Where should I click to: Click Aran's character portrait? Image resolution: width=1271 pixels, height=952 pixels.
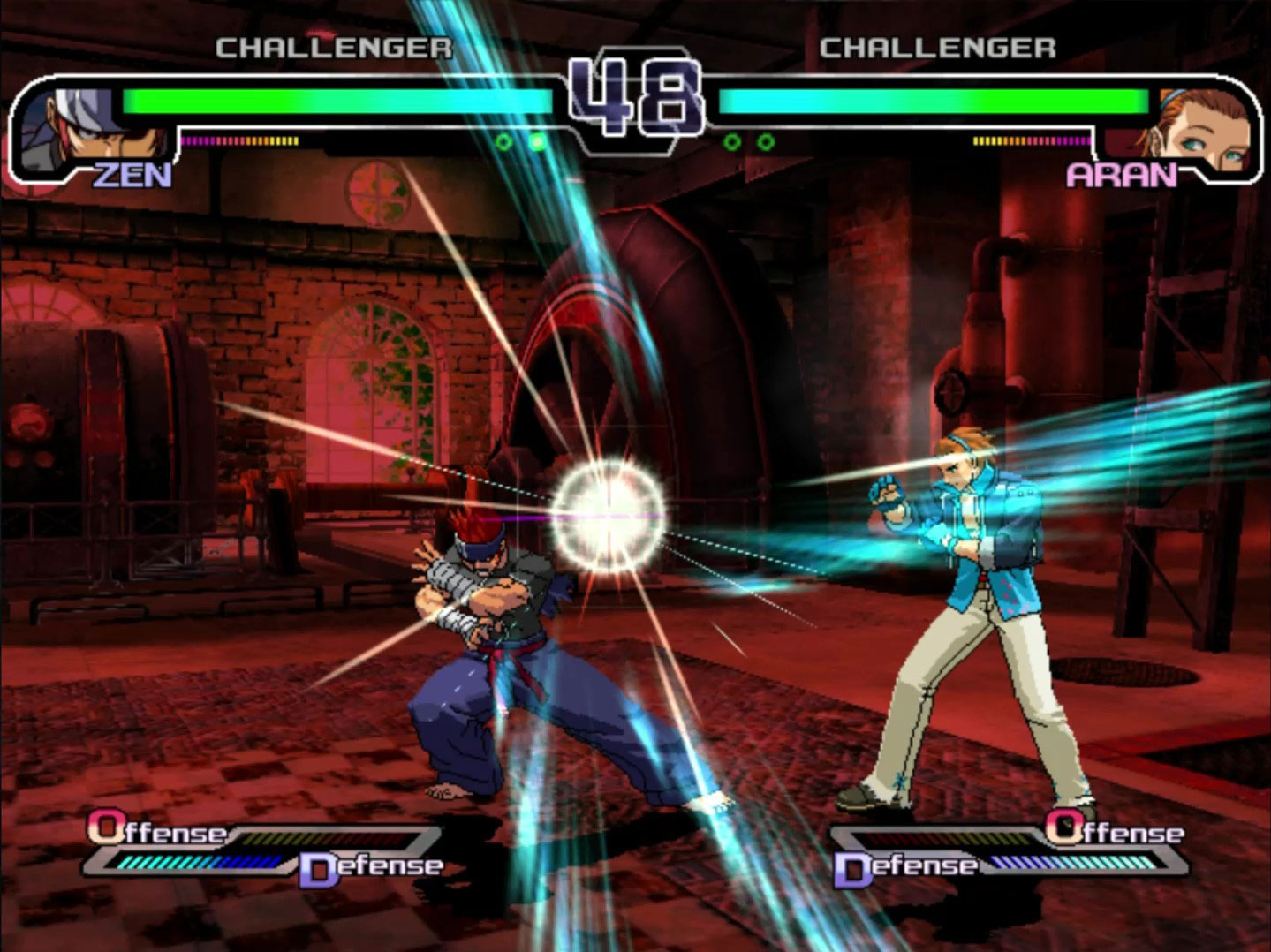tap(1201, 128)
